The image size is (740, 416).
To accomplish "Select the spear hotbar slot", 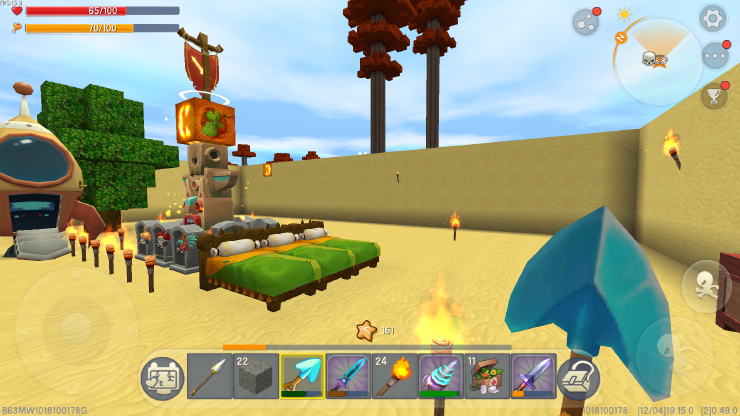I will 209,377.
